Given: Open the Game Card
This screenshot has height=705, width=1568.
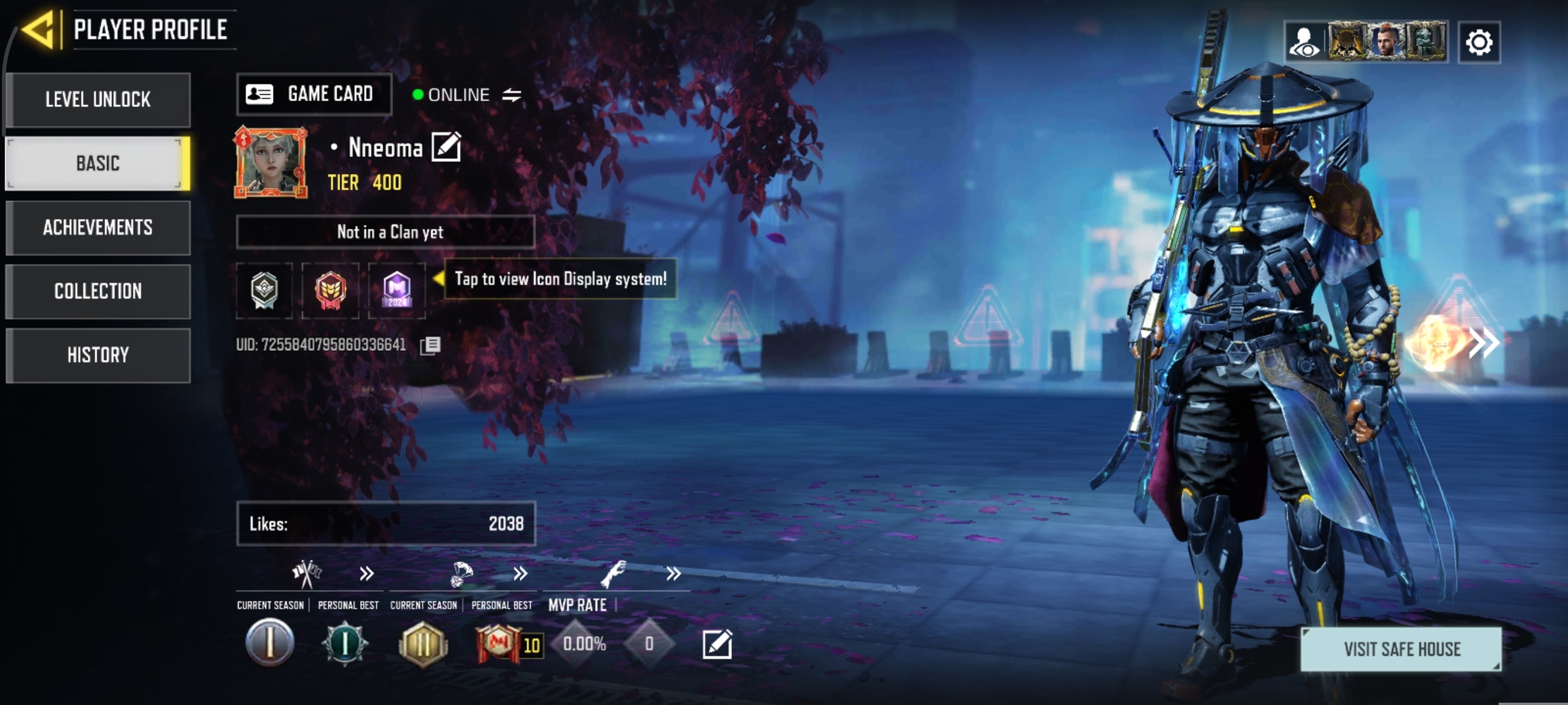Looking at the screenshot, I should click(314, 94).
